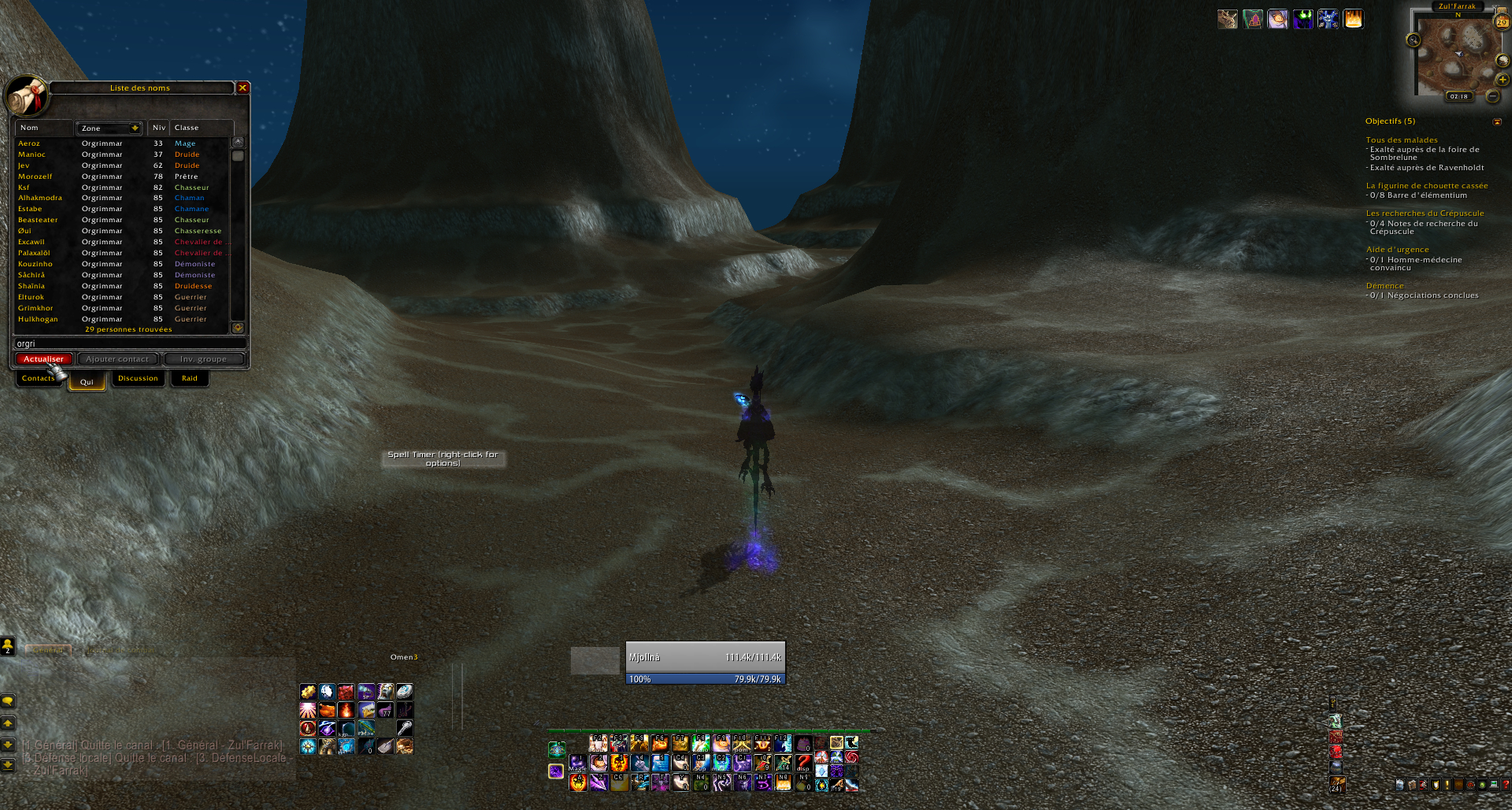Image resolution: width=1512 pixels, height=810 pixels.
Task: Zoom out on the minimap
Action: click(1492, 96)
